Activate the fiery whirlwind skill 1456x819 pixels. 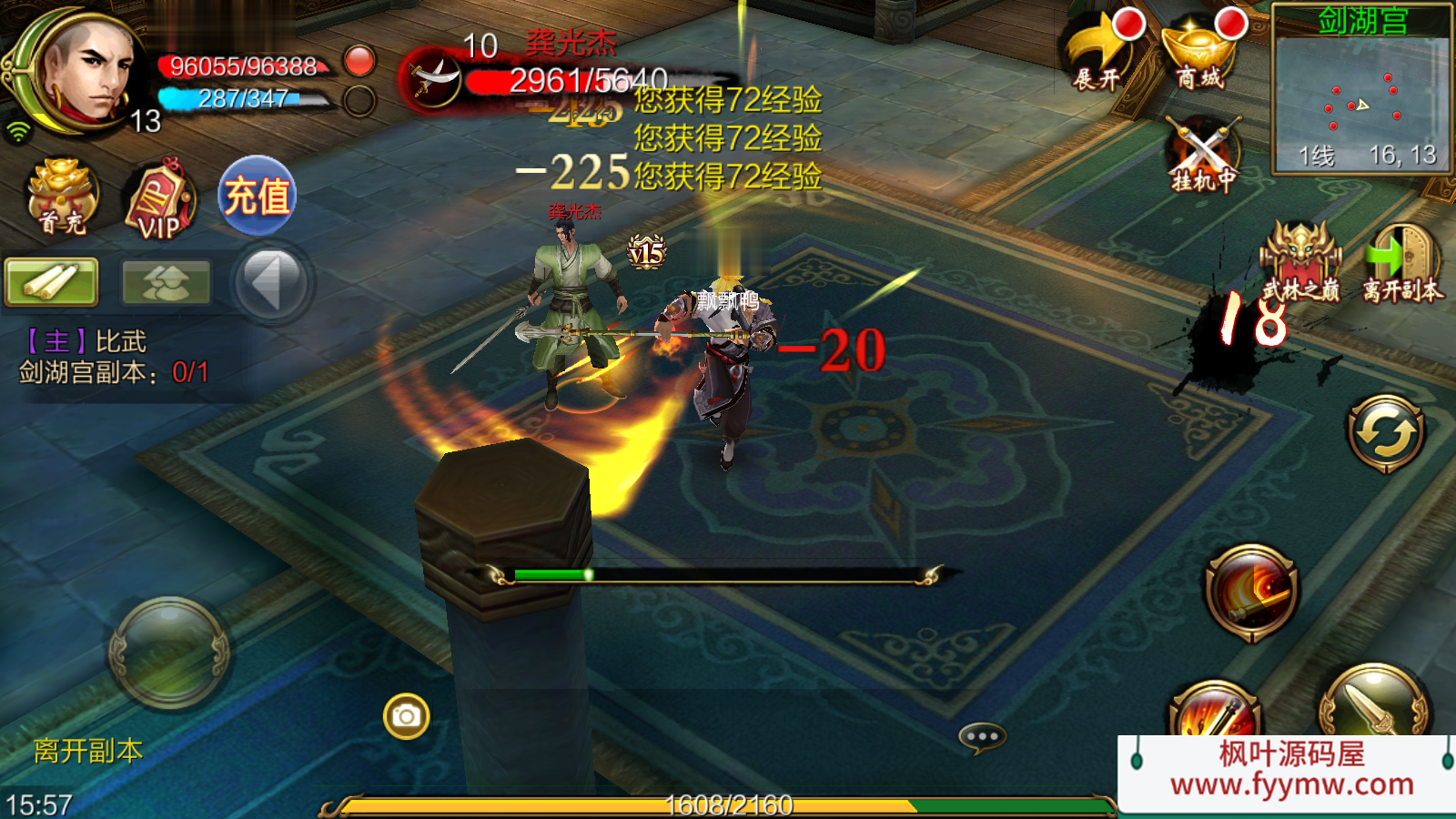(x=1251, y=591)
